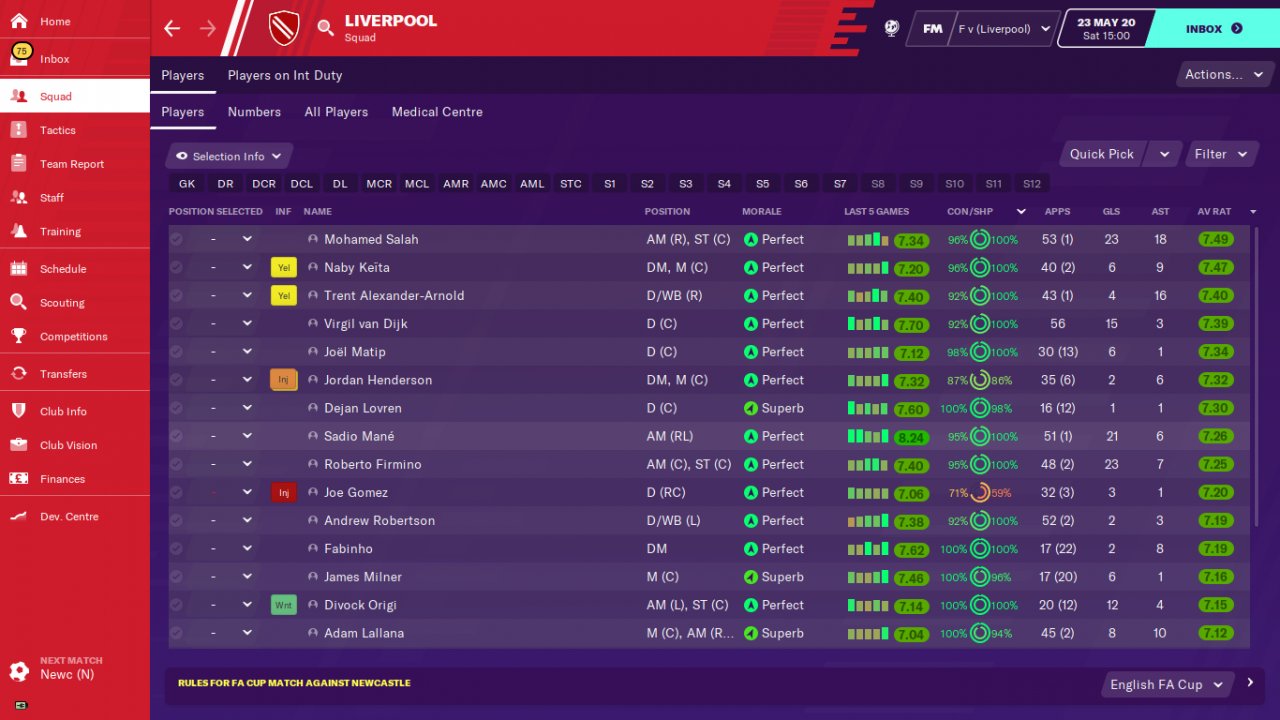Screen dimensions: 1280x720
Task: Switch to the Medical Centre tab
Action: click(x=437, y=112)
